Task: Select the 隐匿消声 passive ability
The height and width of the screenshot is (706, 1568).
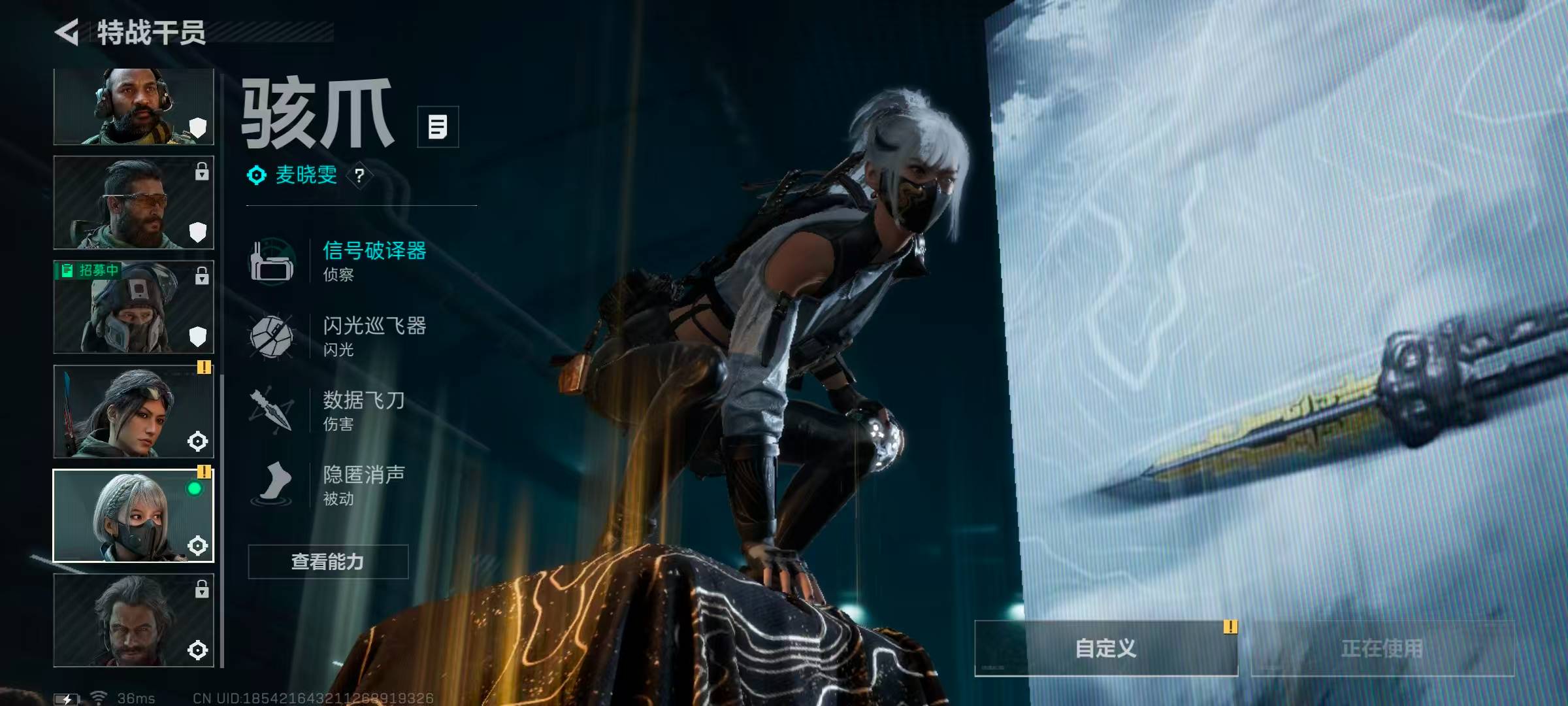Action: pos(363,484)
